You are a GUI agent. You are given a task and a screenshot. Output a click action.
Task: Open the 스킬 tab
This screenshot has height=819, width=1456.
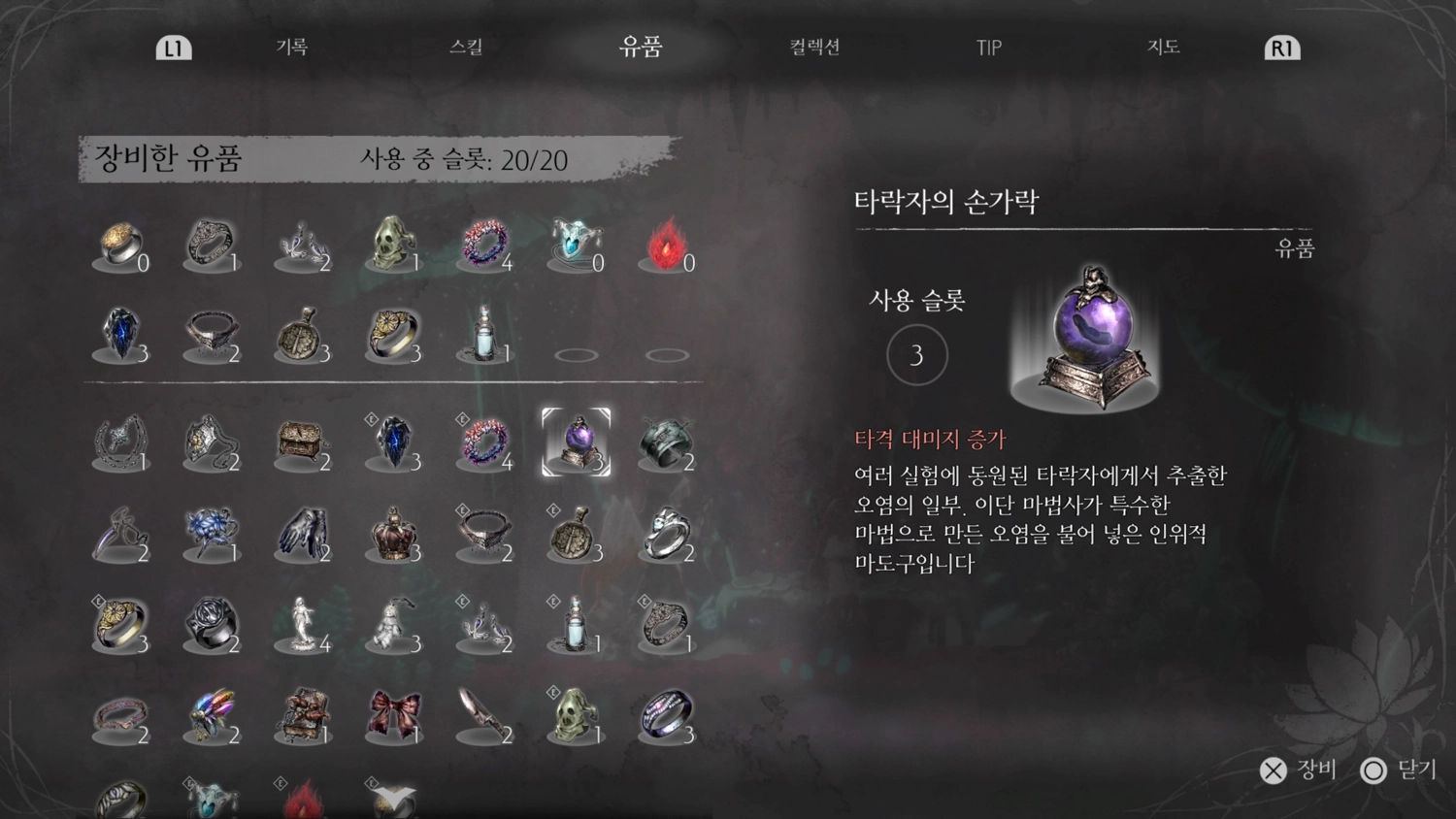[466, 47]
